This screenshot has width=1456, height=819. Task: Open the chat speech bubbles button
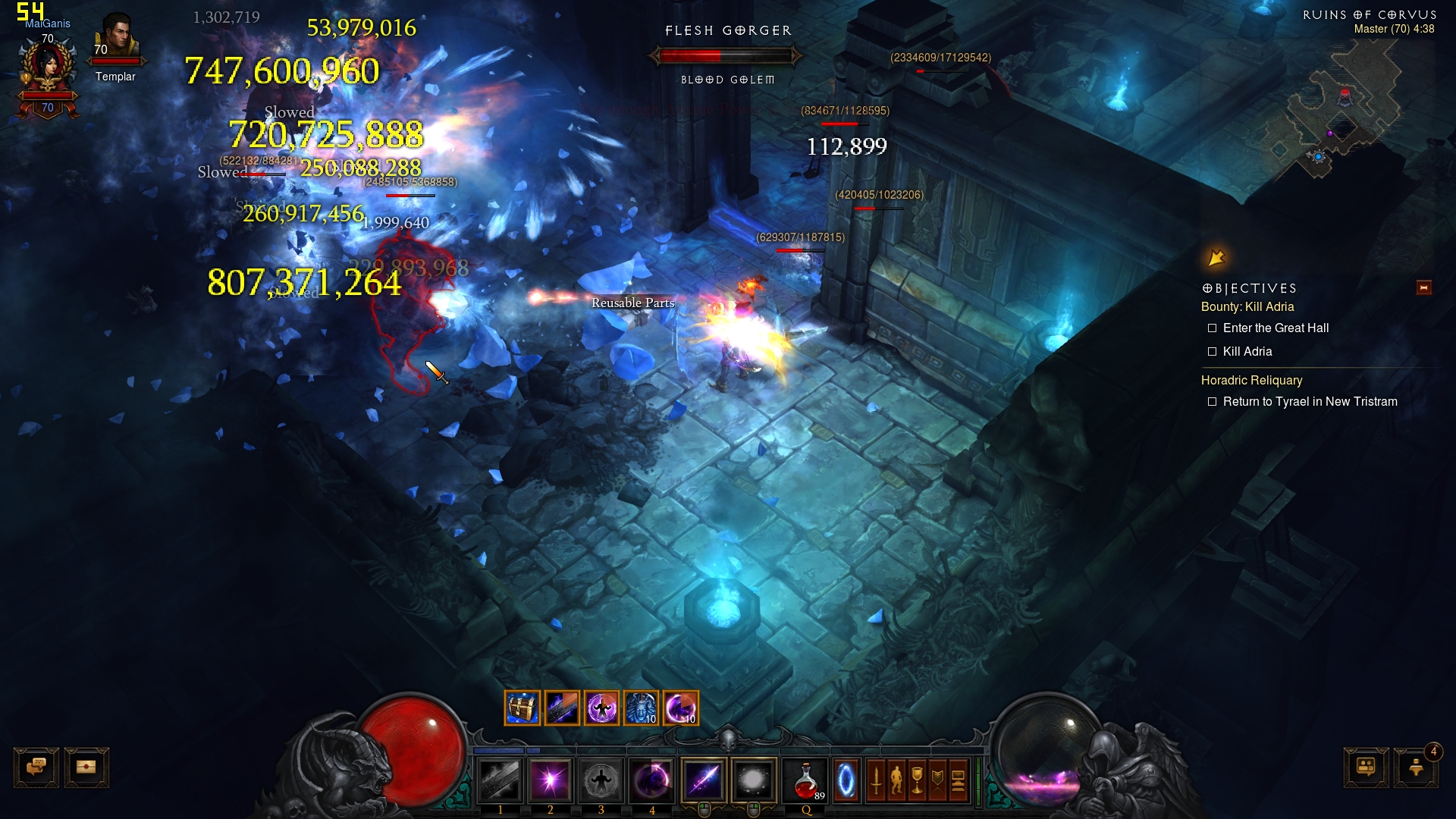tap(36, 767)
